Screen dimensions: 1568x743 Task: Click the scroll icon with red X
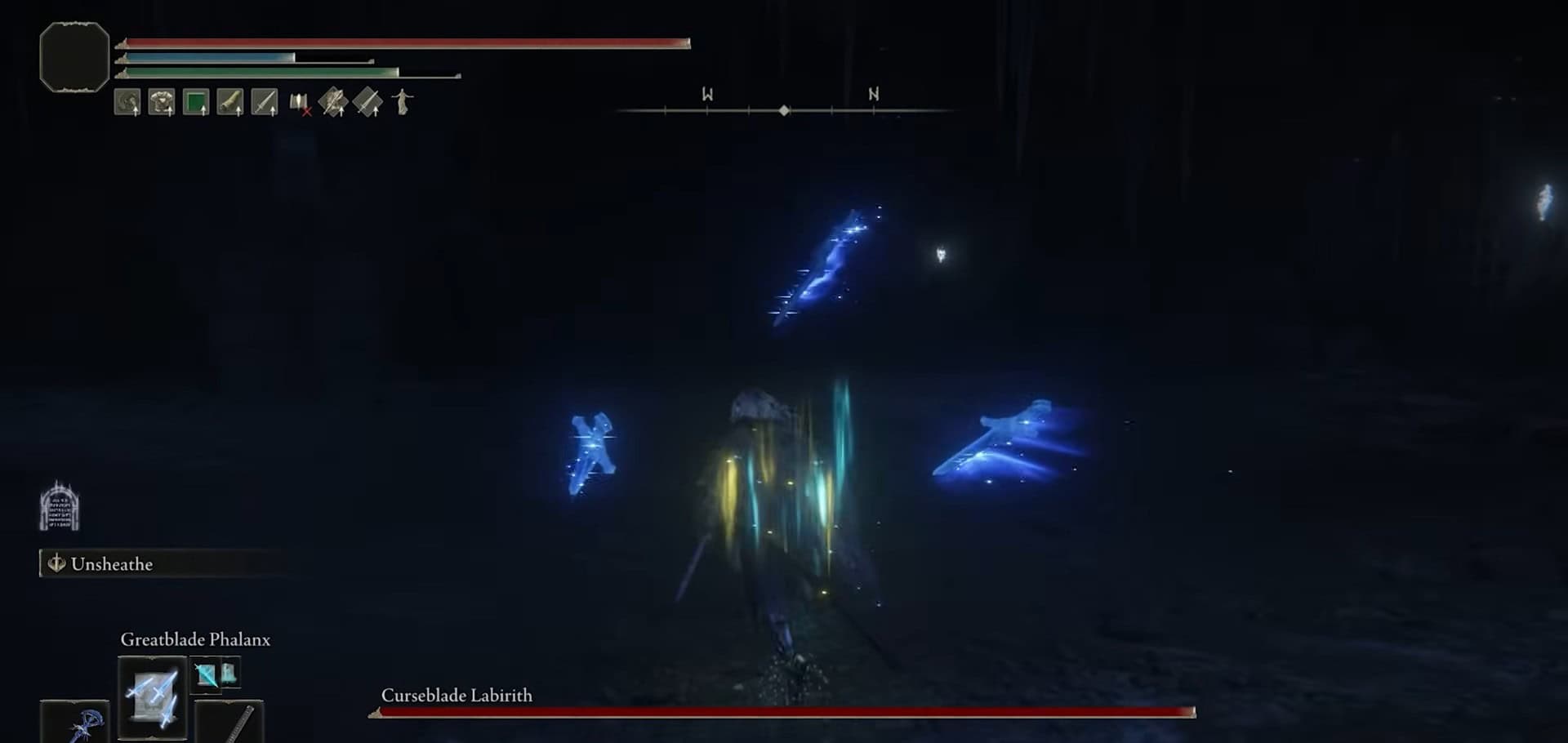click(298, 100)
